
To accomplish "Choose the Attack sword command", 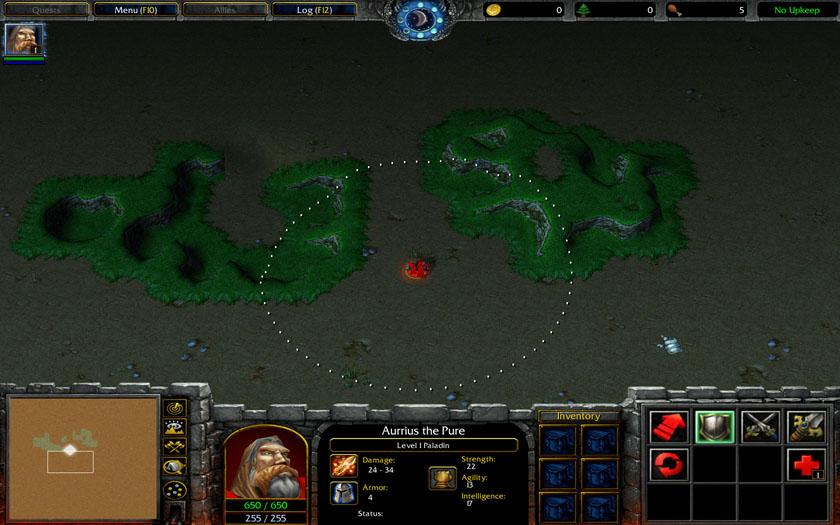I will [805, 427].
